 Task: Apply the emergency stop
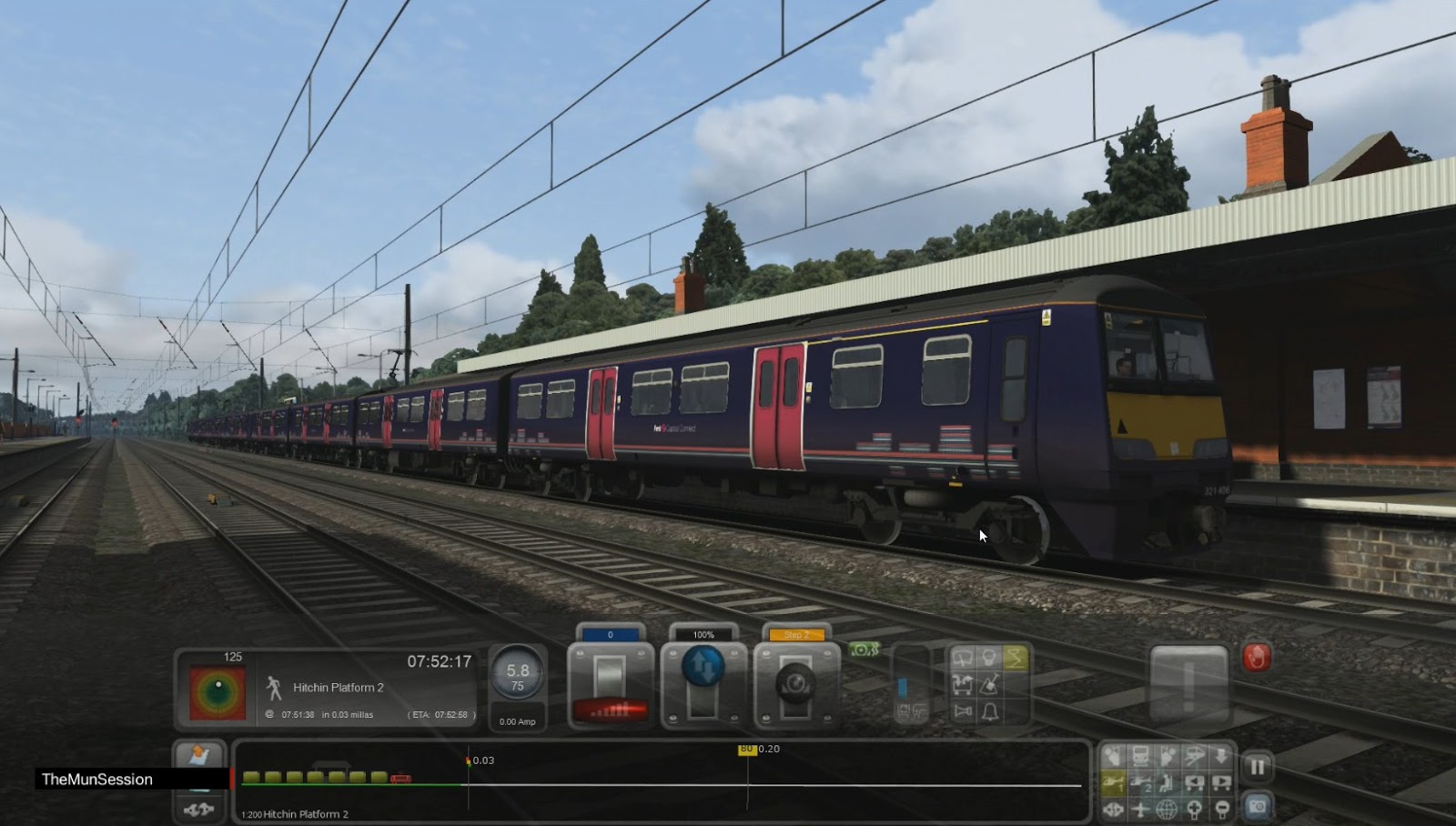coord(1257,657)
